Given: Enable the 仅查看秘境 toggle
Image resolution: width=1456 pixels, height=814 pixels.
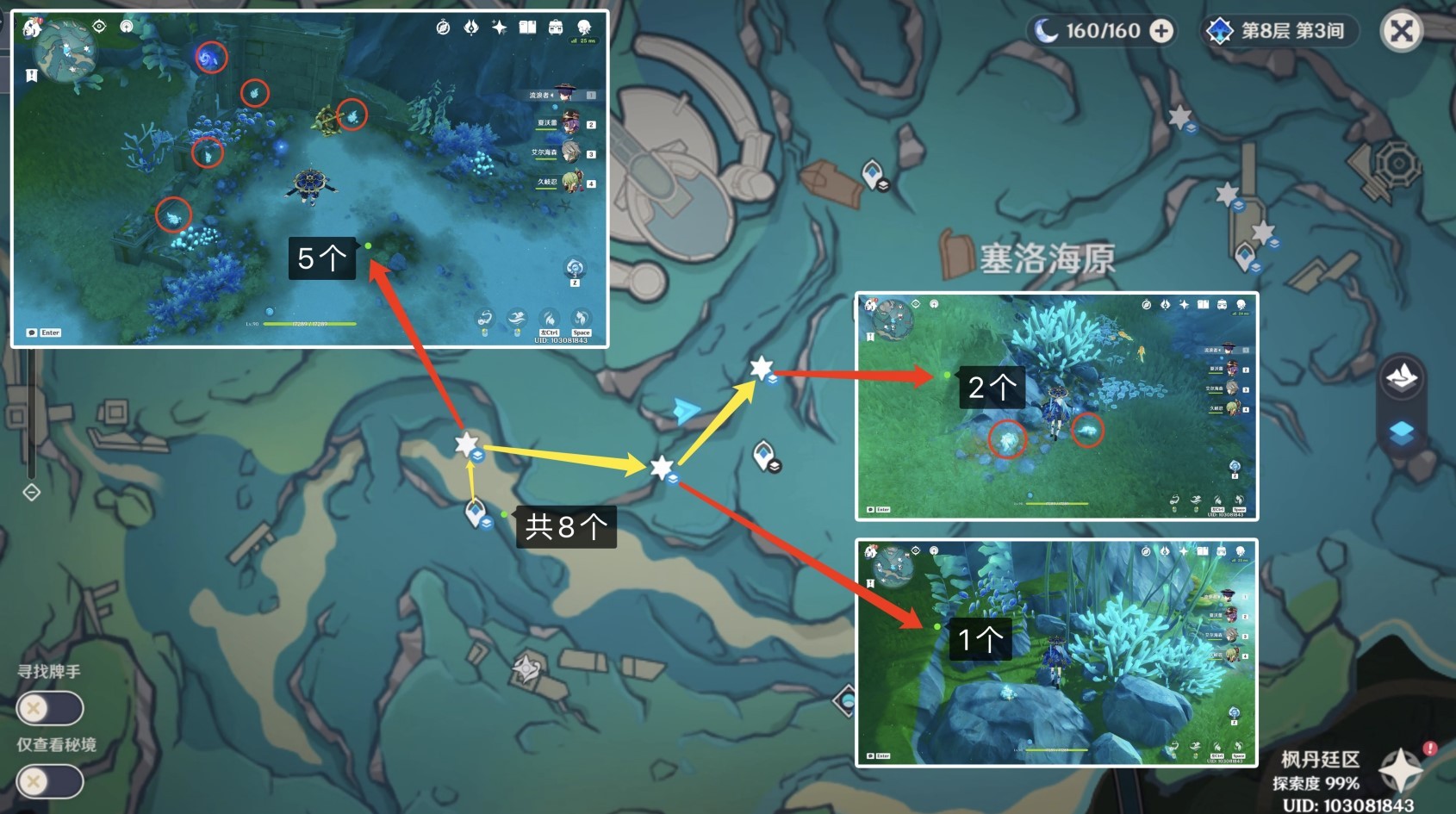Looking at the screenshot, I should [x=50, y=781].
